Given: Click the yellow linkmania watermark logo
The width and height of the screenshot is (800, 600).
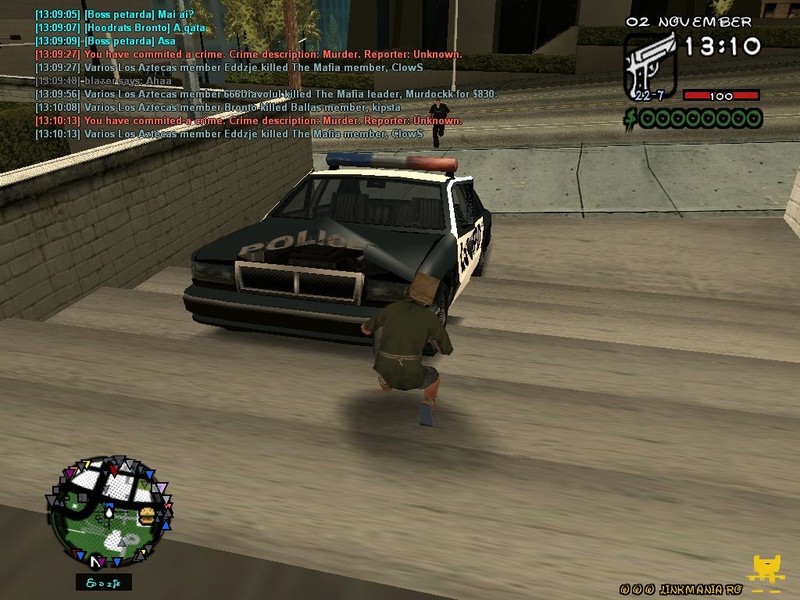Looking at the screenshot, I should tap(766, 573).
